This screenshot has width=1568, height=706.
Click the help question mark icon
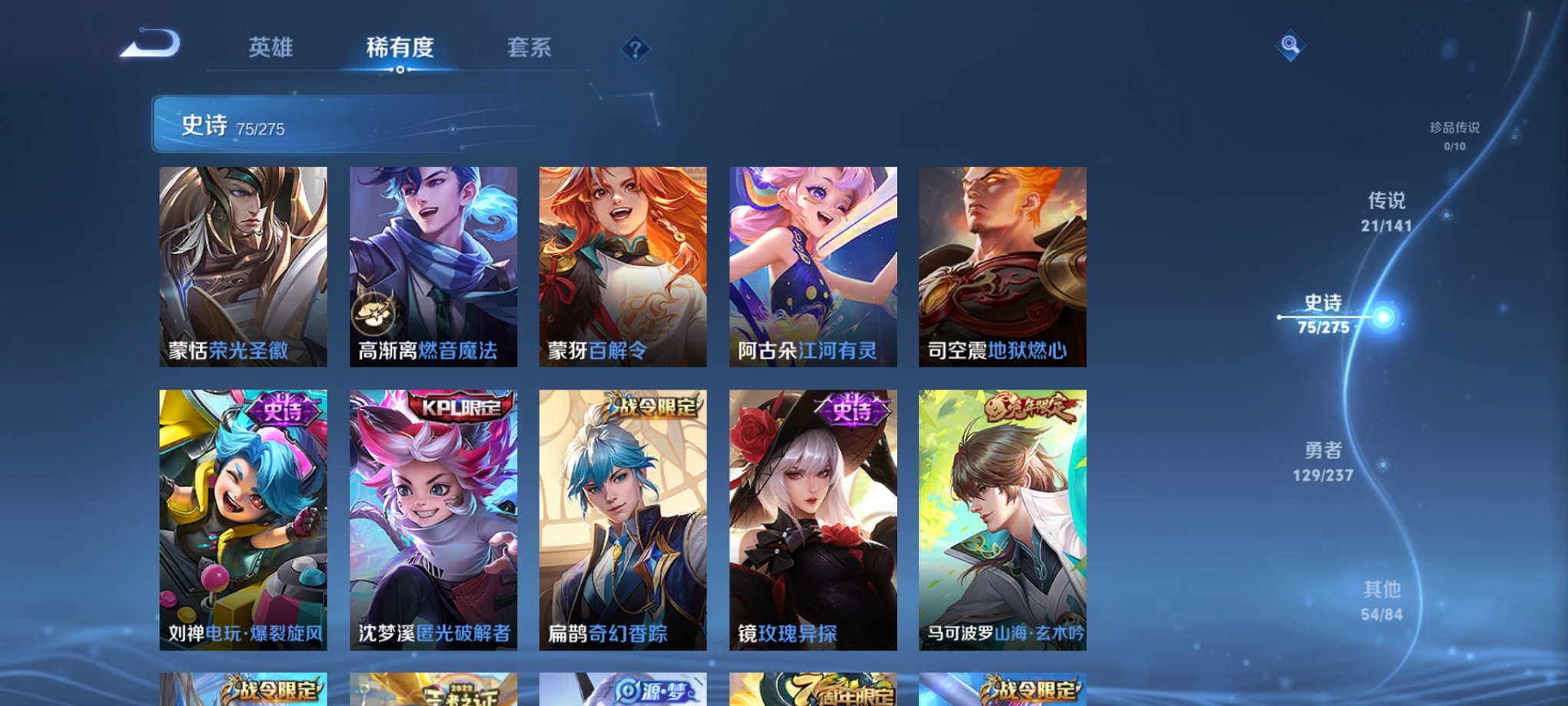(x=635, y=50)
